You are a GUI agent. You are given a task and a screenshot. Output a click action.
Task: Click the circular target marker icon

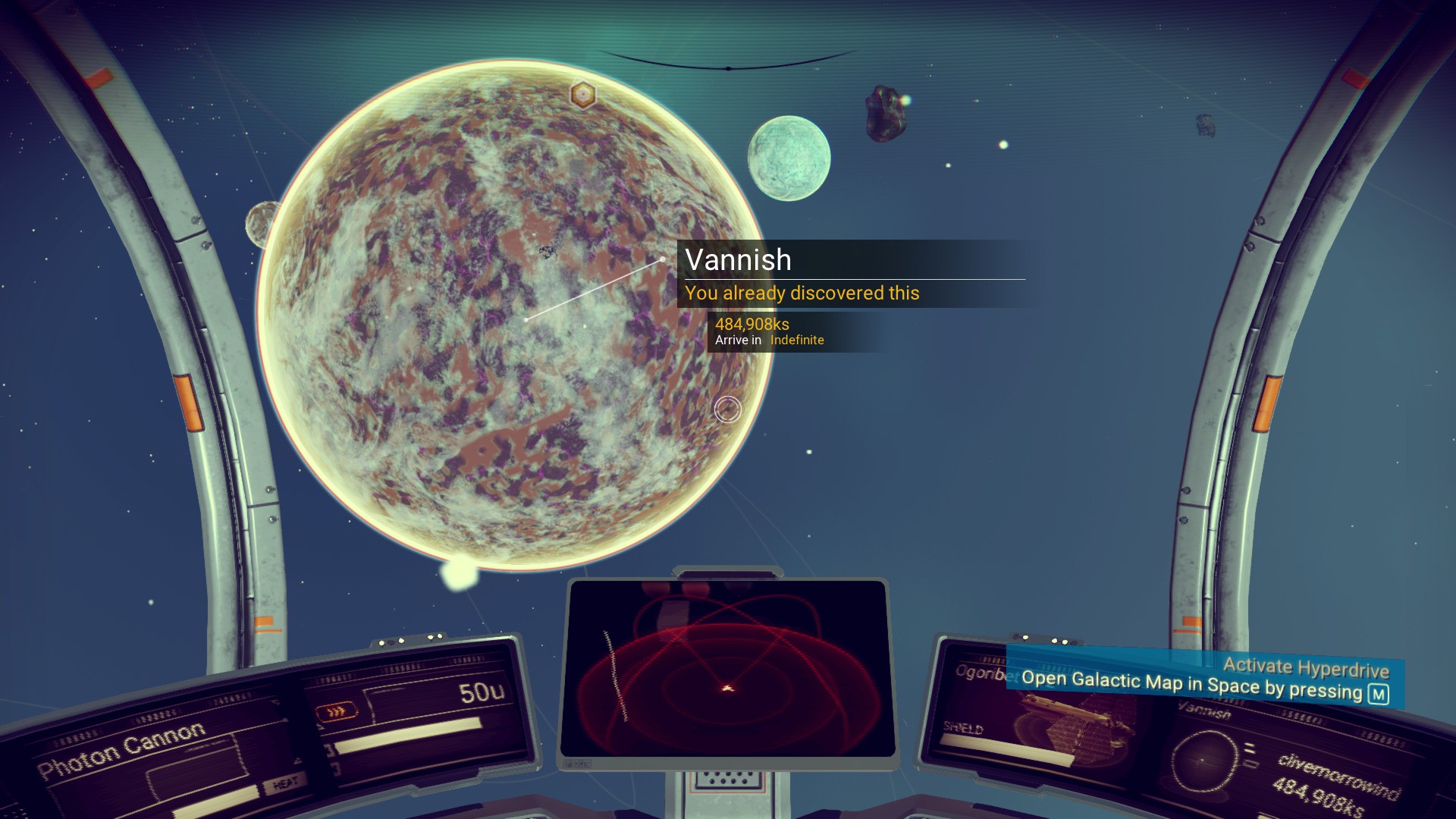[727, 409]
